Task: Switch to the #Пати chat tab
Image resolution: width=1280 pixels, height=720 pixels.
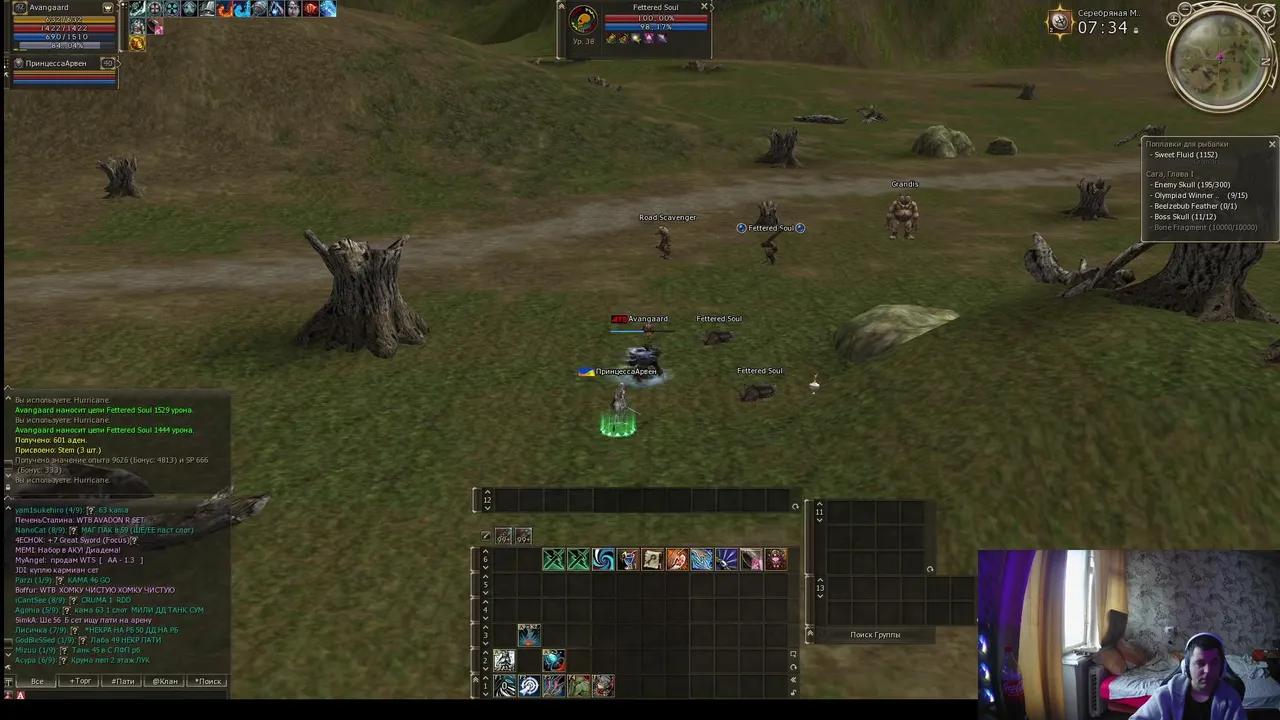Action: (123, 681)
